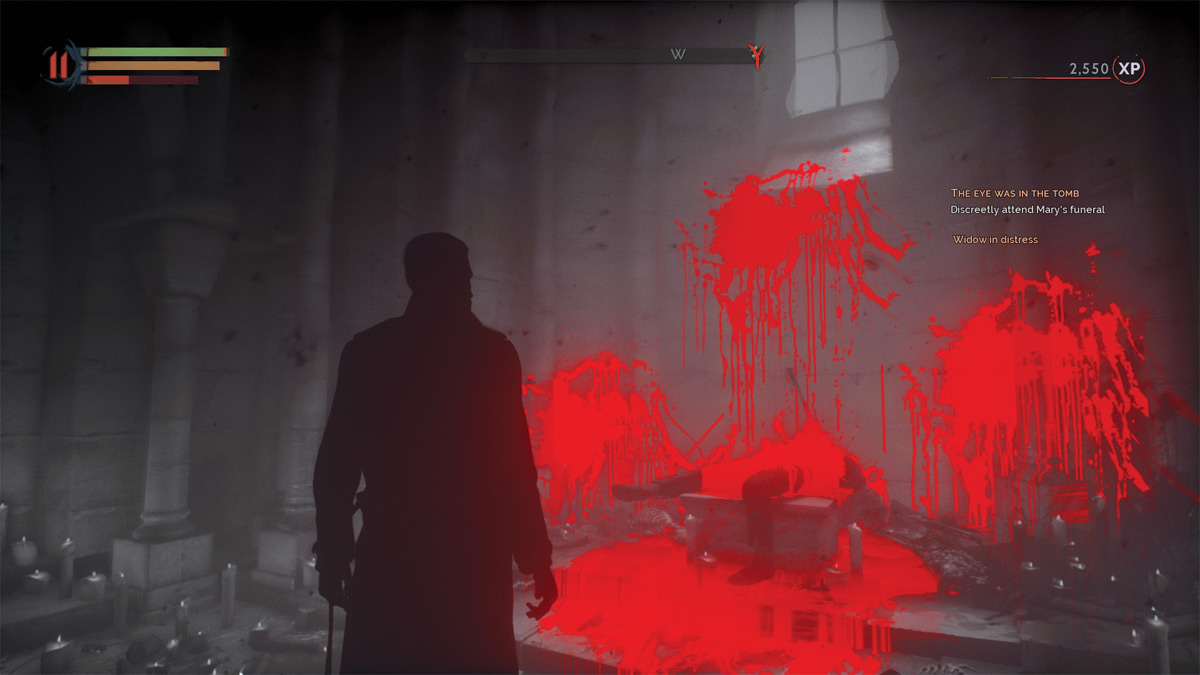
Task: Click the vampire level emblem beside the bars
Action: [x=59, y=66]
